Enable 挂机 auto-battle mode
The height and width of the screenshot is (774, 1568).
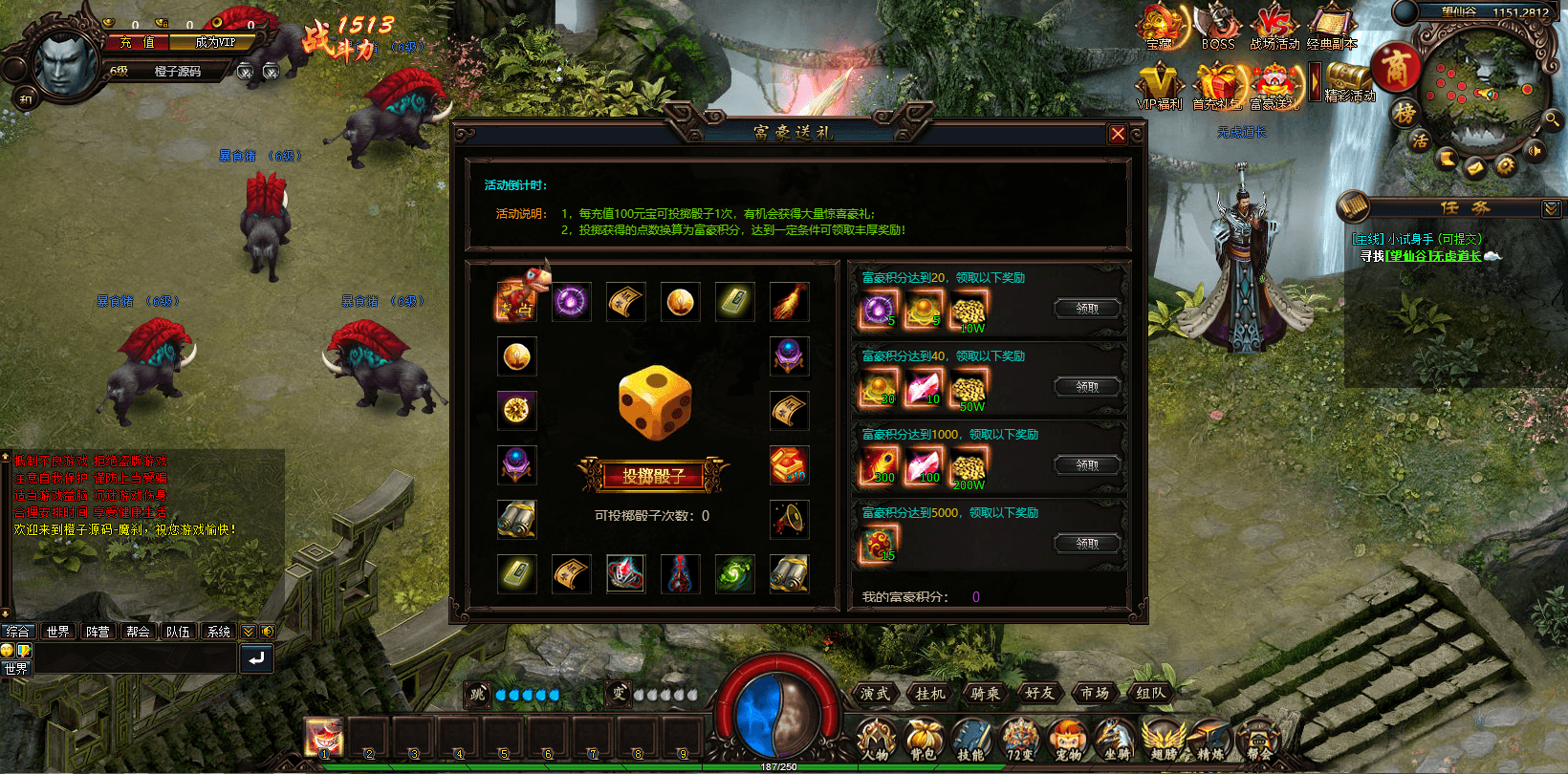pos(928,694)
